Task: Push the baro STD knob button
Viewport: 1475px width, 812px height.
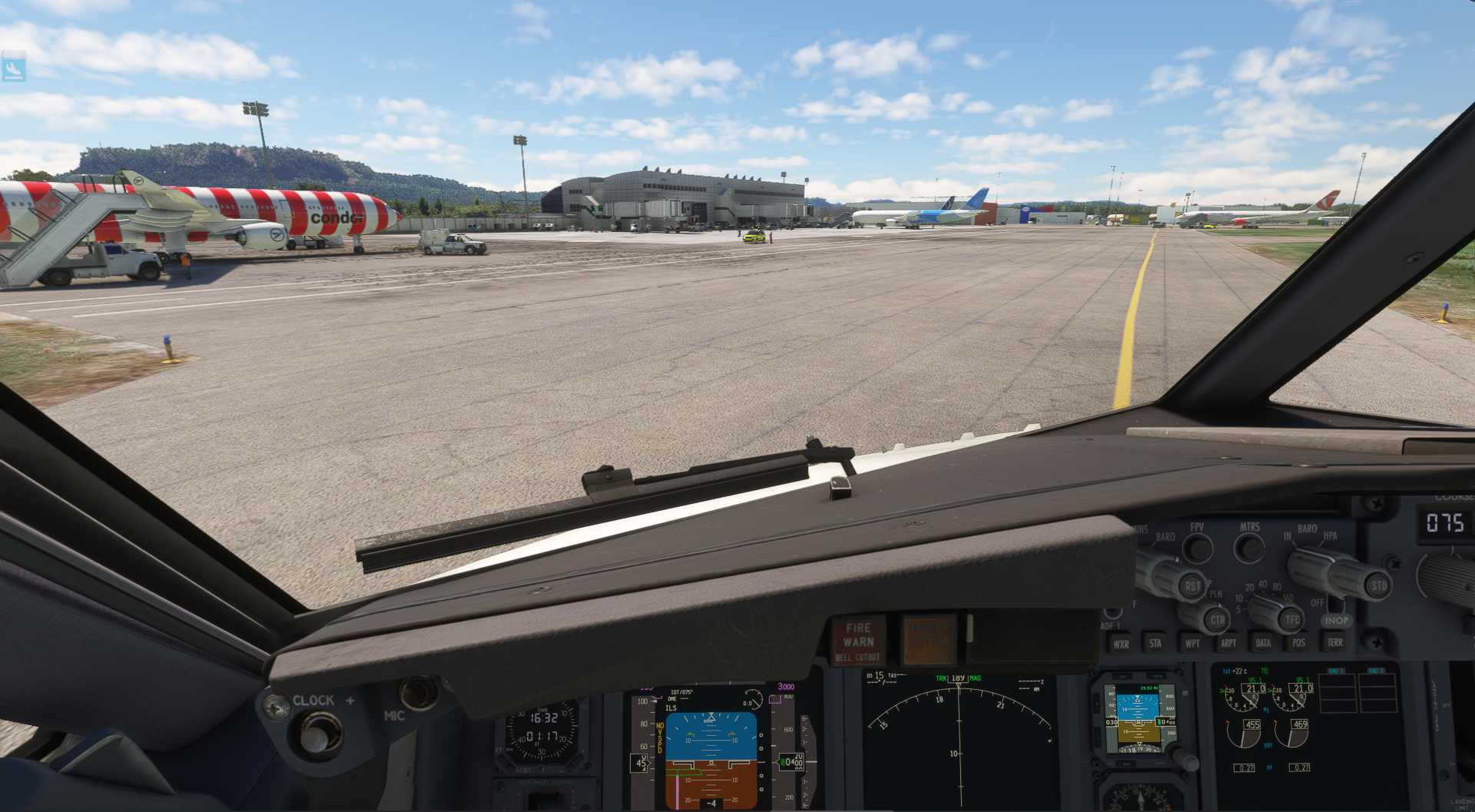Action: (x=1378, y=586)
